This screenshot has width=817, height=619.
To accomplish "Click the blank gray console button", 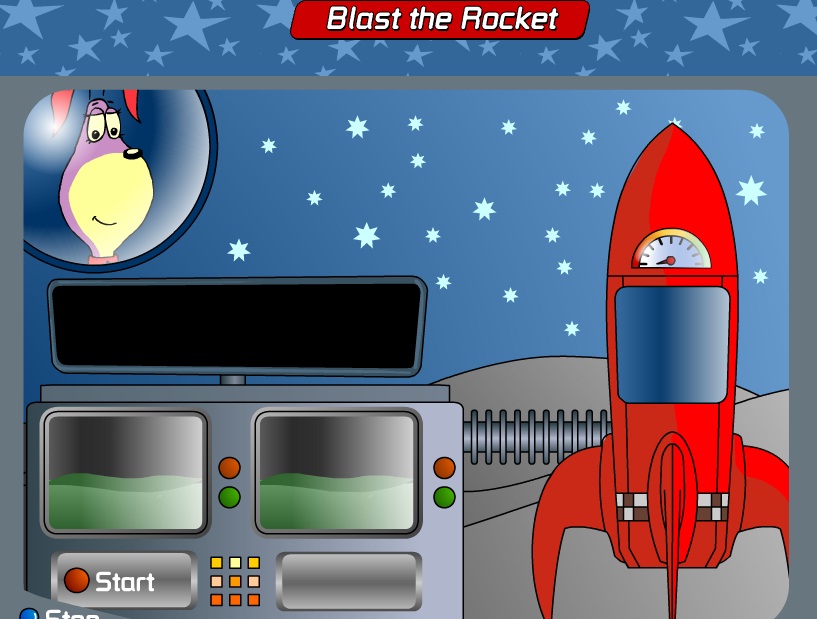I will click(x=348, y=580).
